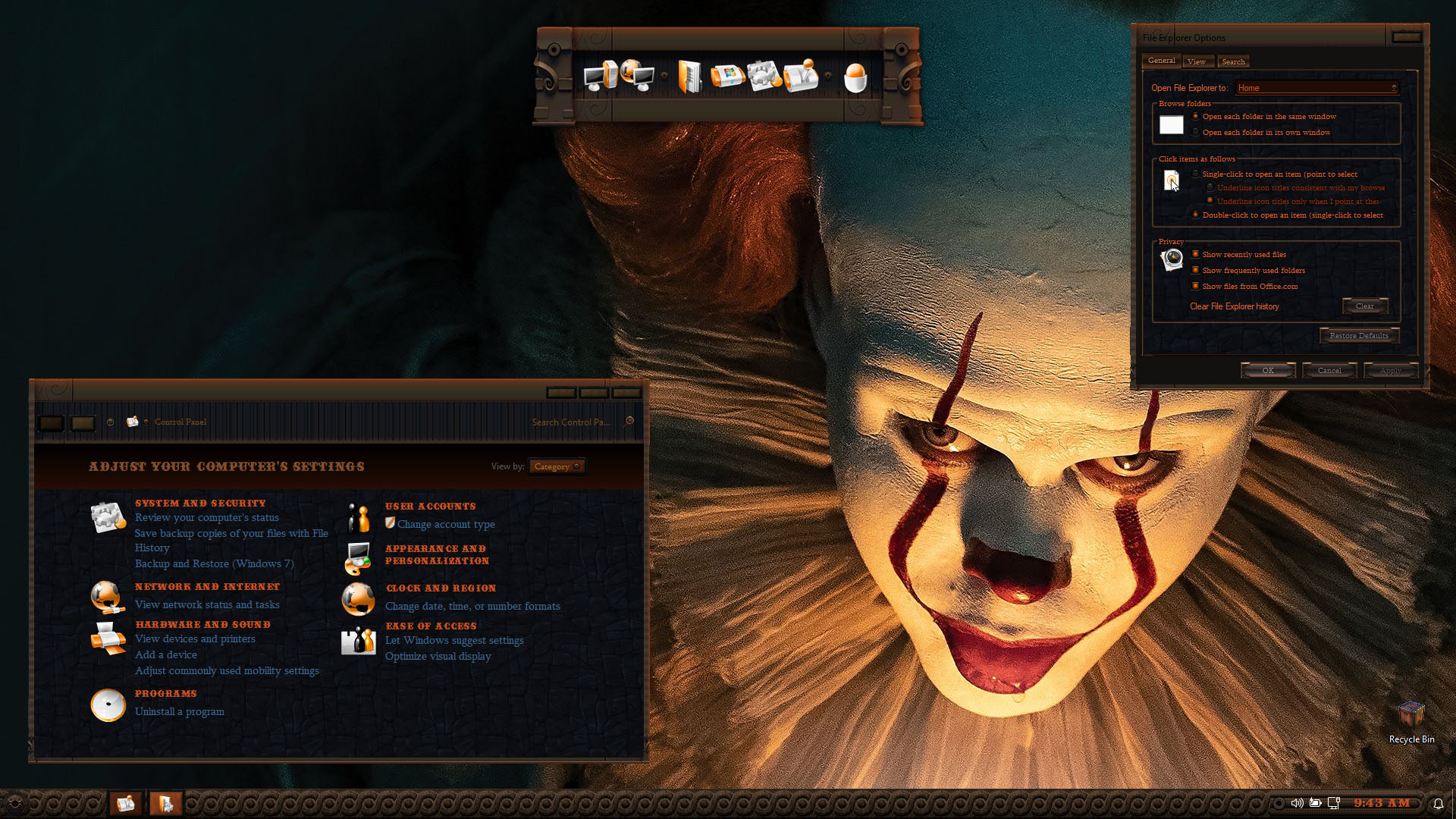The image size is (1456, 819).
Task: Open Network and Internet settings
Action: point(207,587)
